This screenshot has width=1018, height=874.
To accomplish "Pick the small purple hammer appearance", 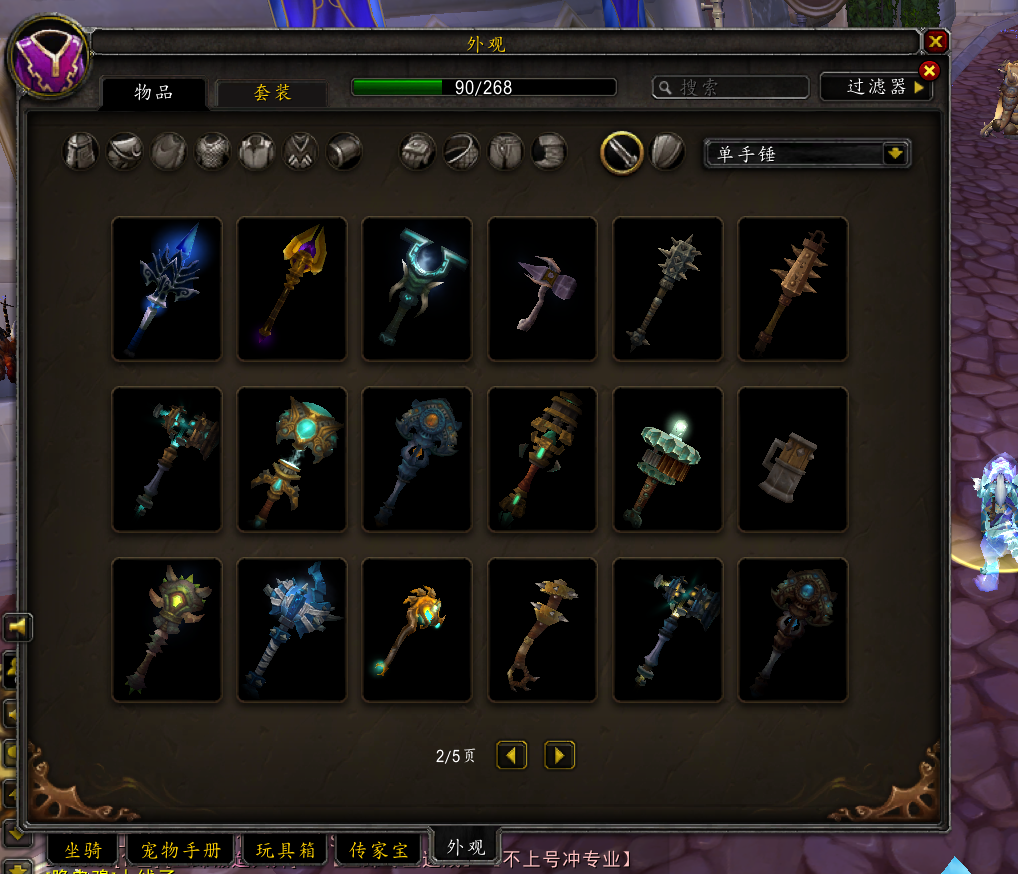I will tap(542, 289).
